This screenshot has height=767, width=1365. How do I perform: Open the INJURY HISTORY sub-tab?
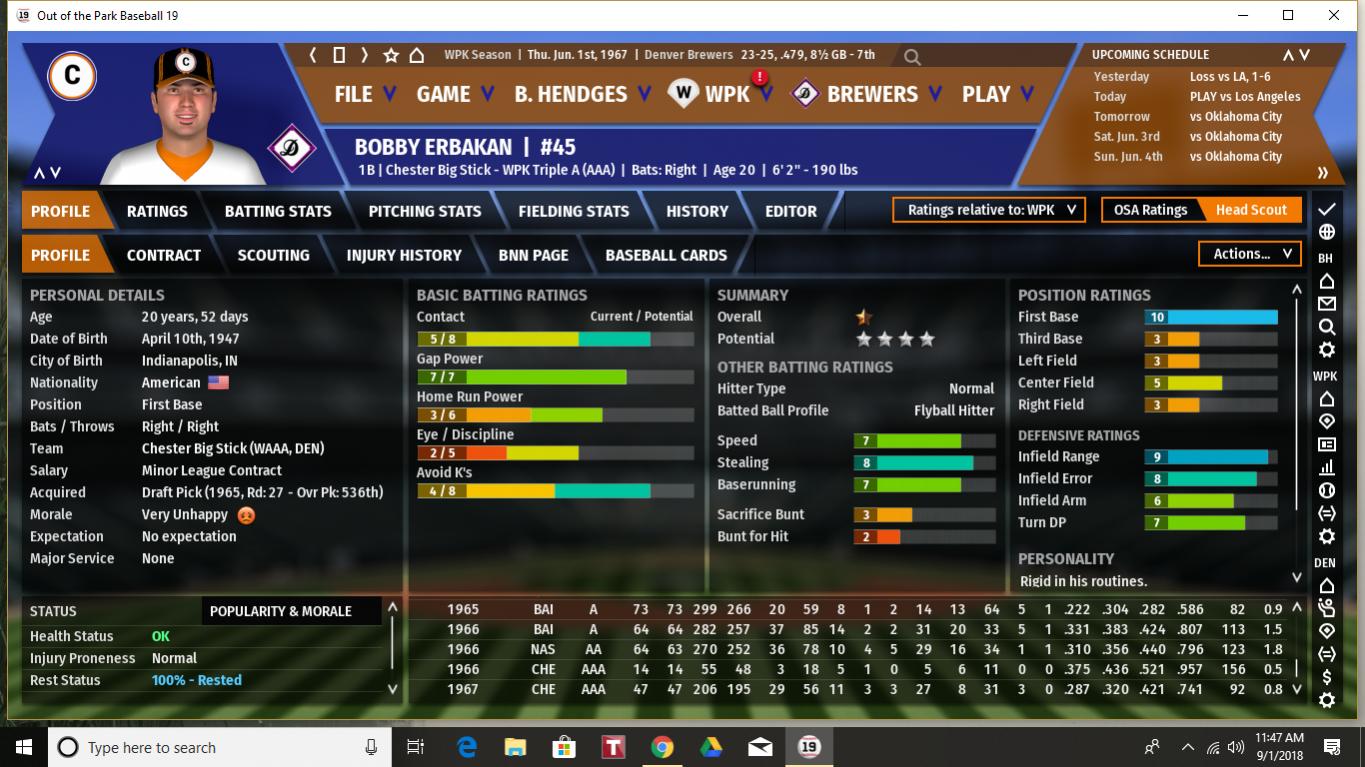[x=404, y=255]
